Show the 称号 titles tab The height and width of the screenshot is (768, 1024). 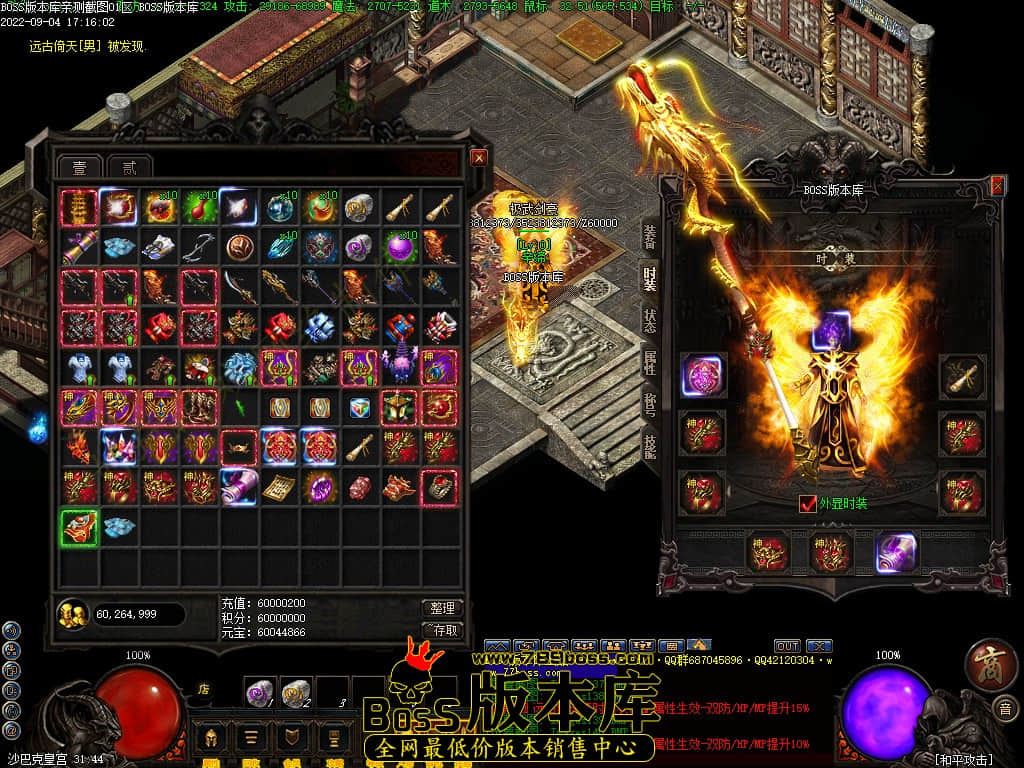tap(650, 405)
